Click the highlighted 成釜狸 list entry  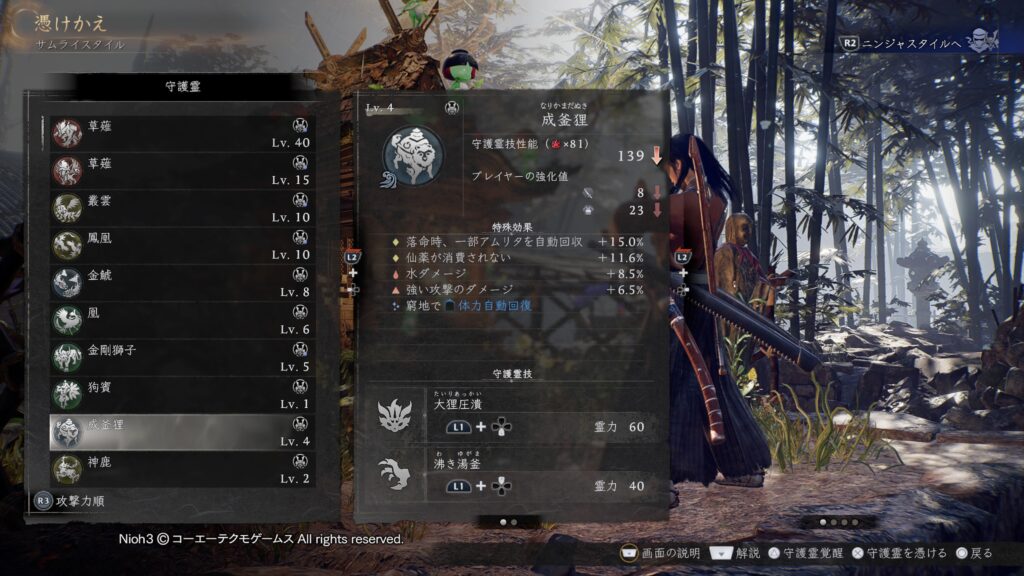[x=182, y=432]
